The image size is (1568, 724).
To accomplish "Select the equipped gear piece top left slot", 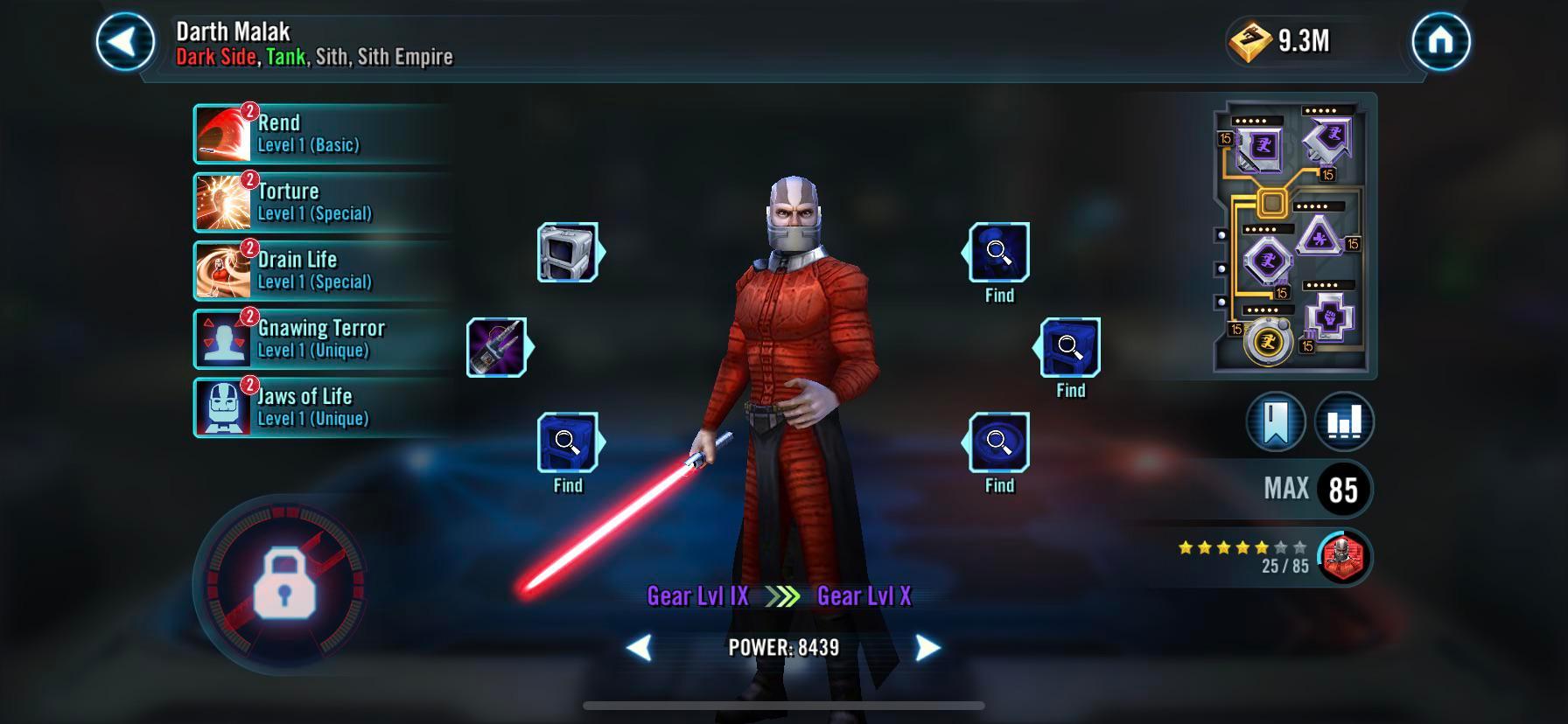I will pos(567,251).
